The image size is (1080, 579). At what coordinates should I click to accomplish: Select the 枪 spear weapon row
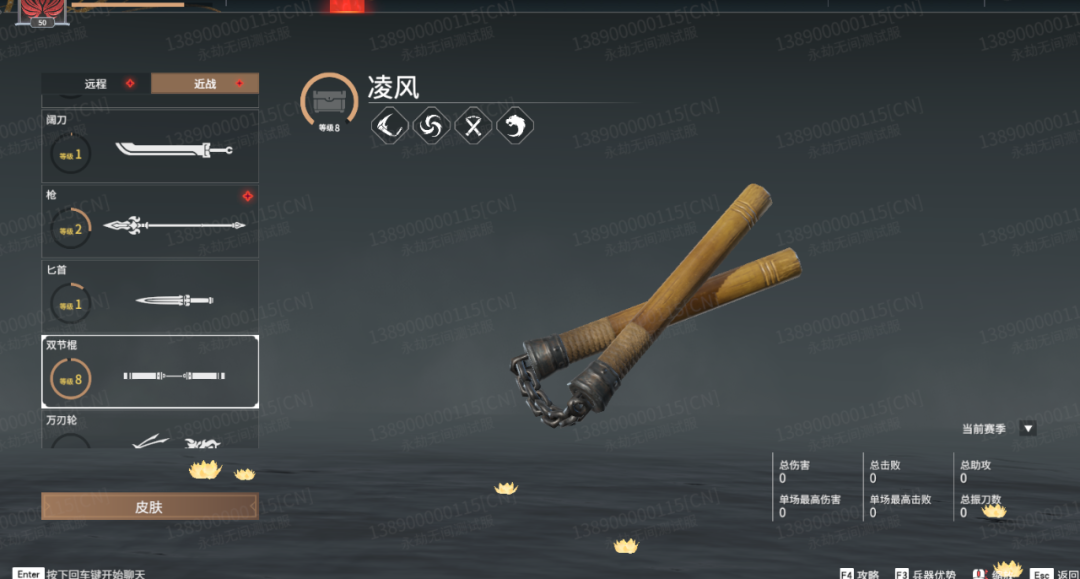click(150, 221)
